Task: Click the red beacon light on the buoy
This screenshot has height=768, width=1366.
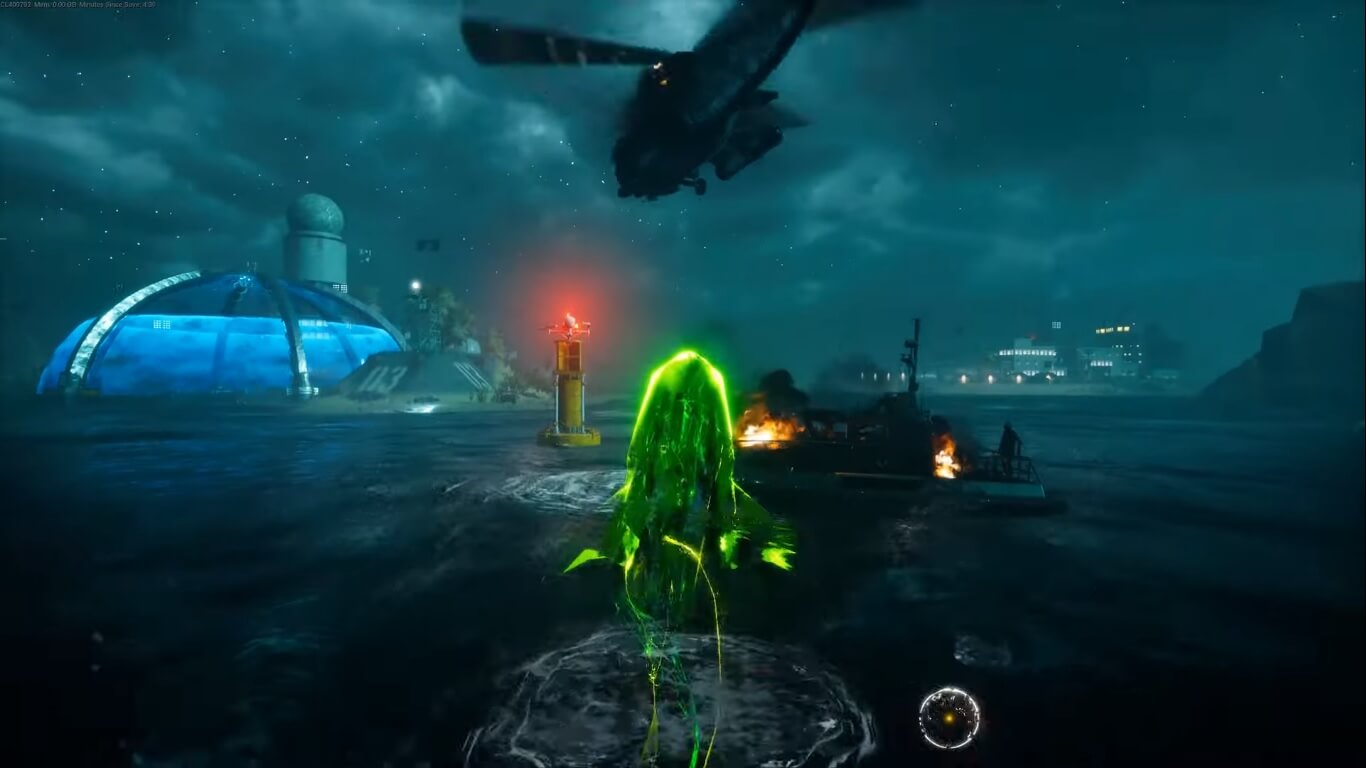Action: pos(569,321)
